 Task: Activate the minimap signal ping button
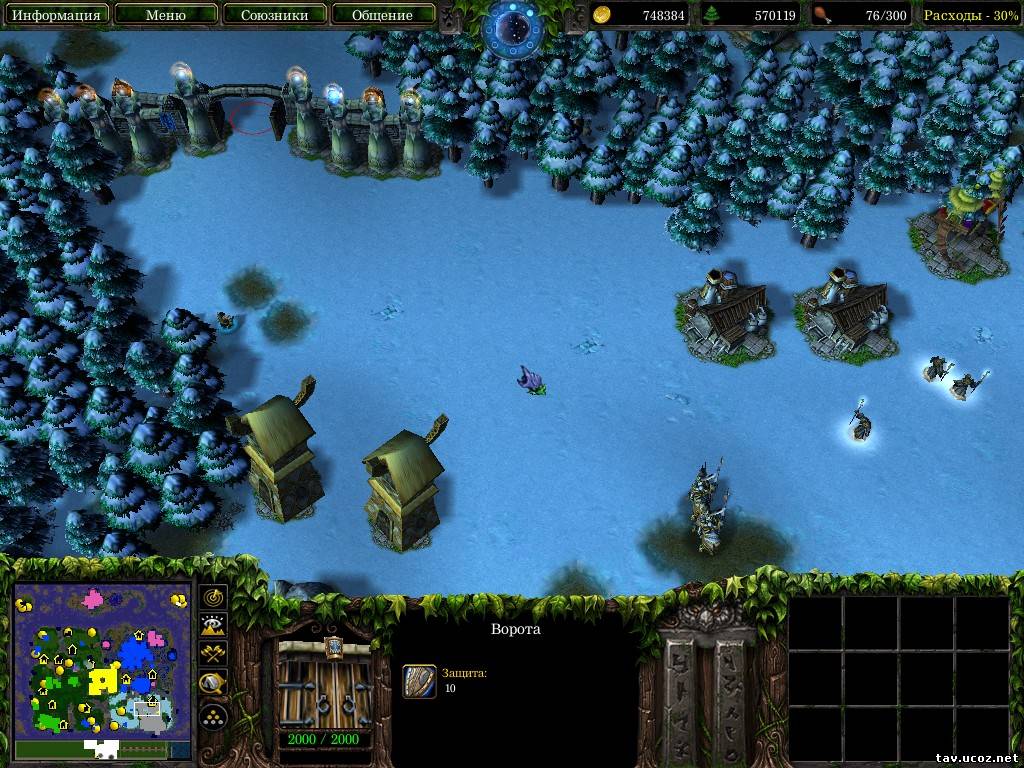[x=214, y=597]
